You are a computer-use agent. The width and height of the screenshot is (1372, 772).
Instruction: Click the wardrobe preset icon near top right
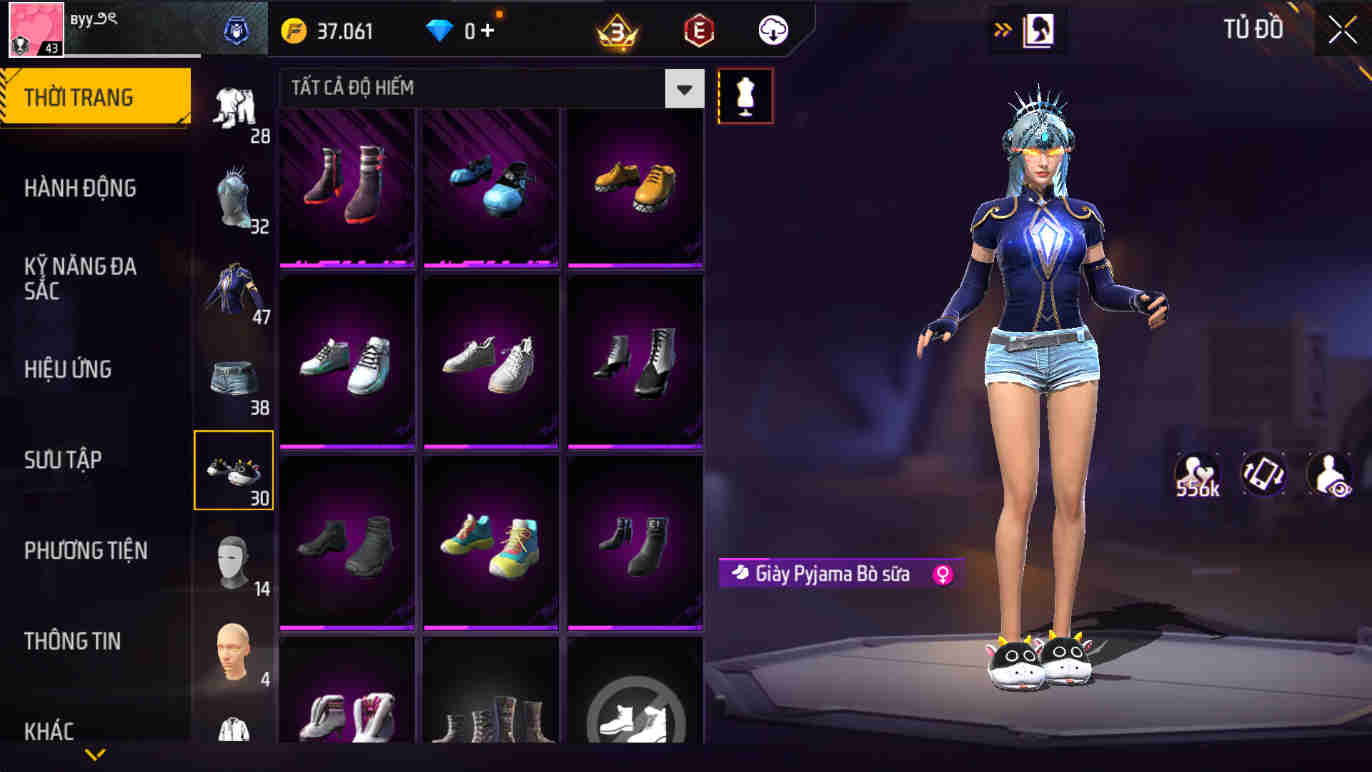click(x=1040, y=30)
